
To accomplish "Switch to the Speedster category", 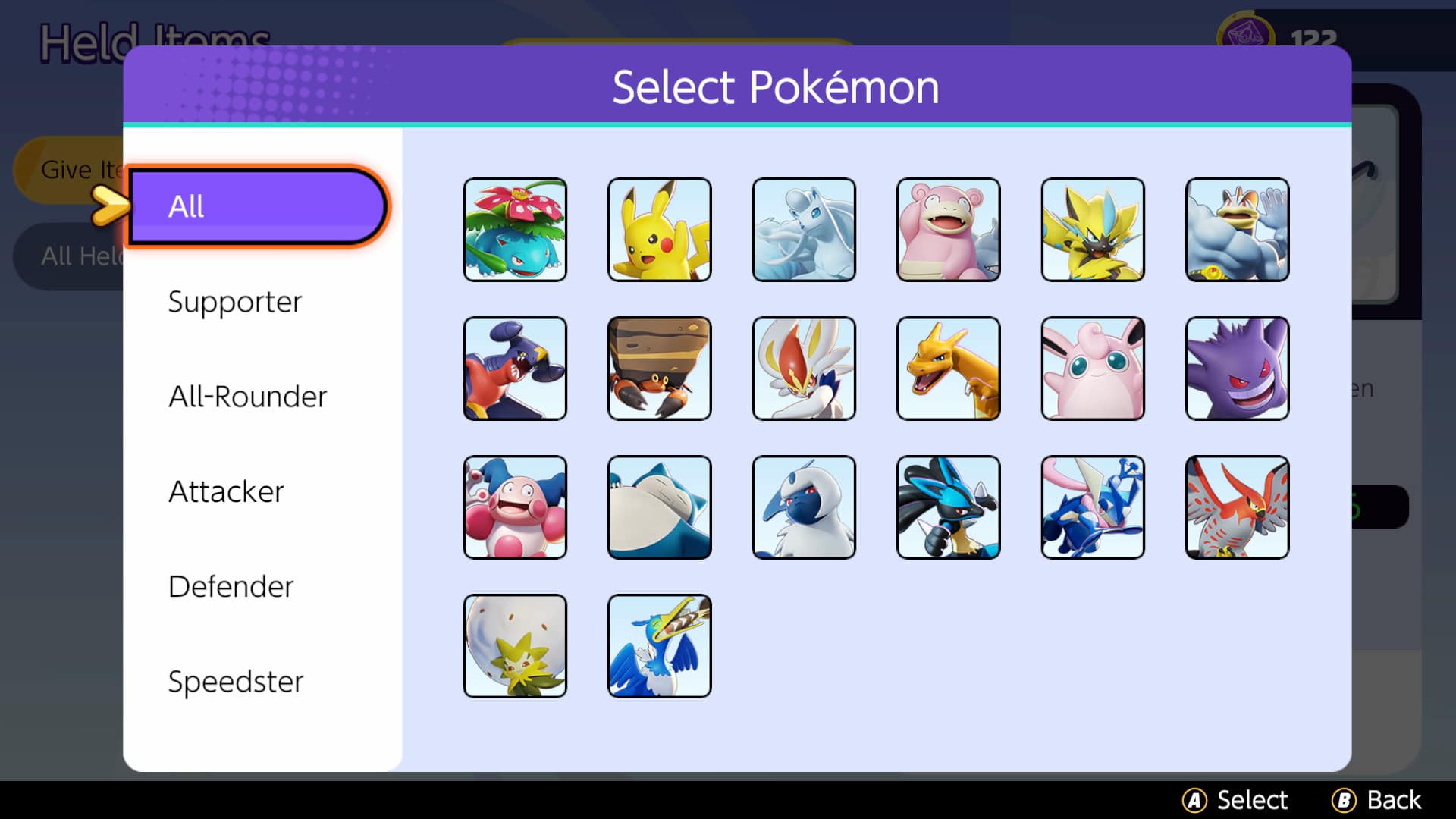I will click(x=236, y=681).
